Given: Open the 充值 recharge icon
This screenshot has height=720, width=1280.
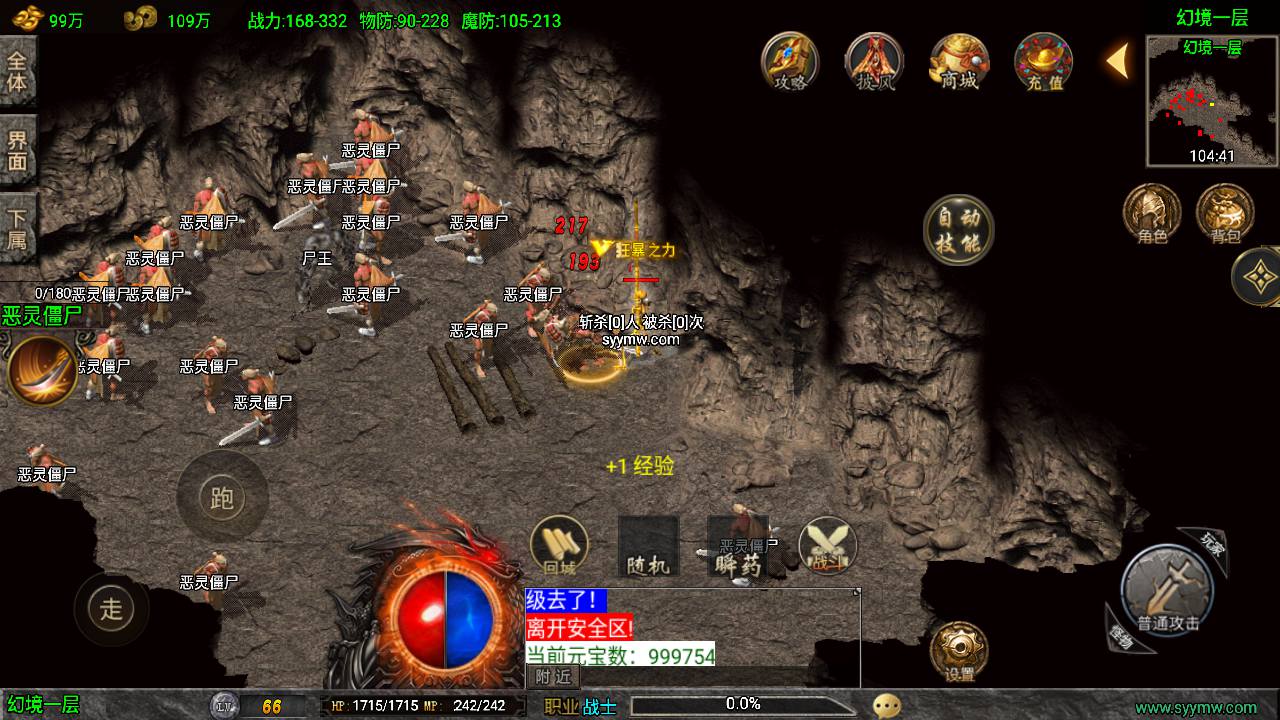Looking at the screenshot, I should (1044, 60).
